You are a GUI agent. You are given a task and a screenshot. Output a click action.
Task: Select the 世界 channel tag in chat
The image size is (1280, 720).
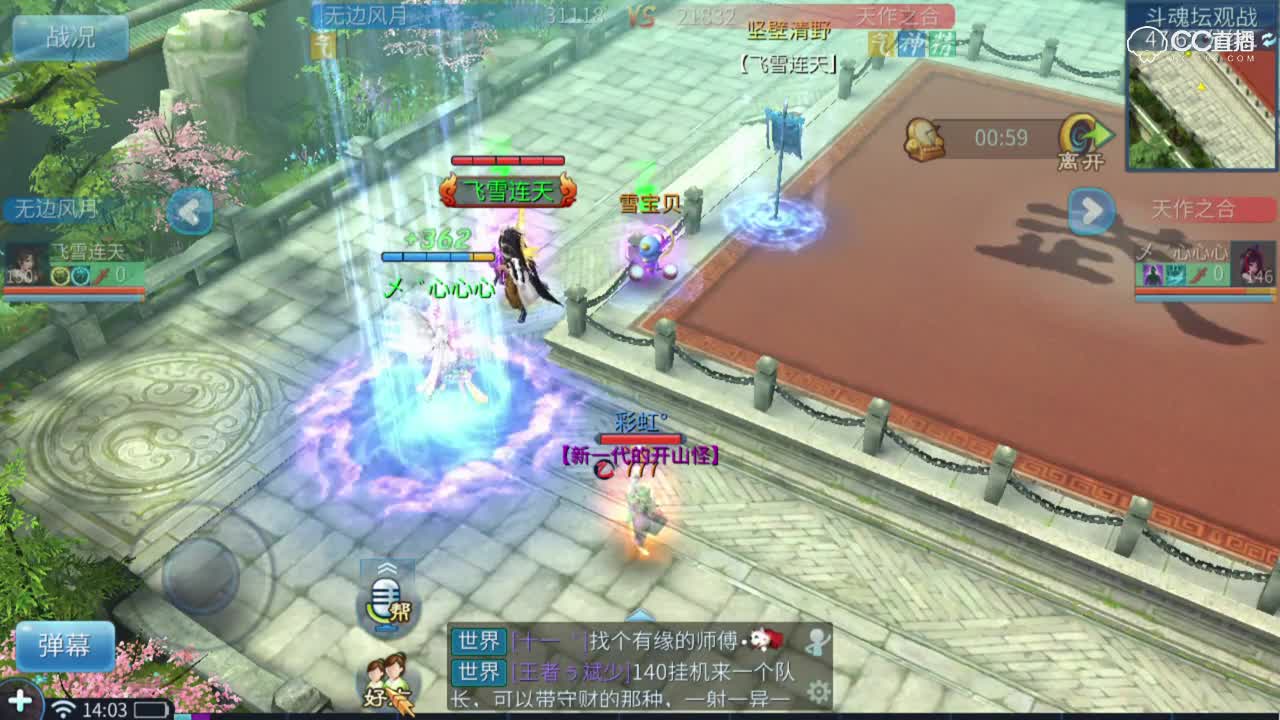click(x=480, y=643)
